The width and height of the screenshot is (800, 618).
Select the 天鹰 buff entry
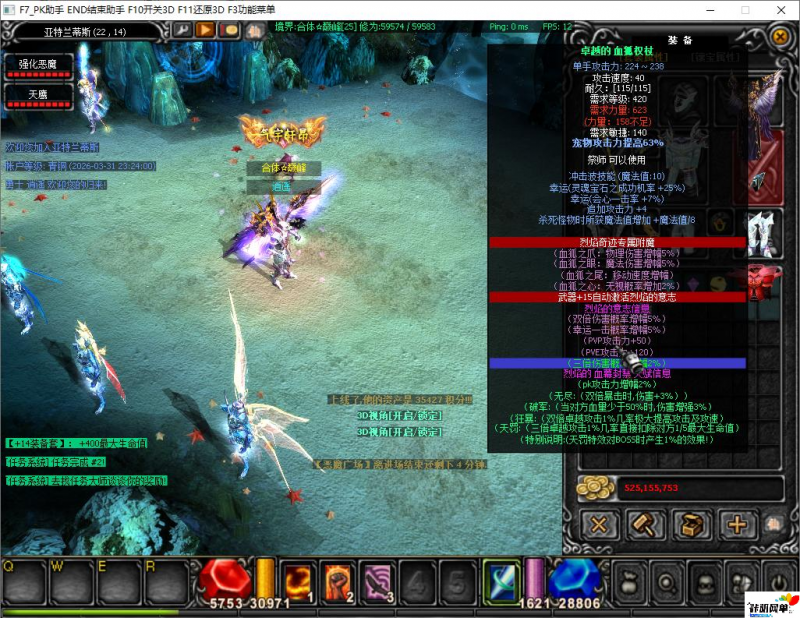point(39,96)
